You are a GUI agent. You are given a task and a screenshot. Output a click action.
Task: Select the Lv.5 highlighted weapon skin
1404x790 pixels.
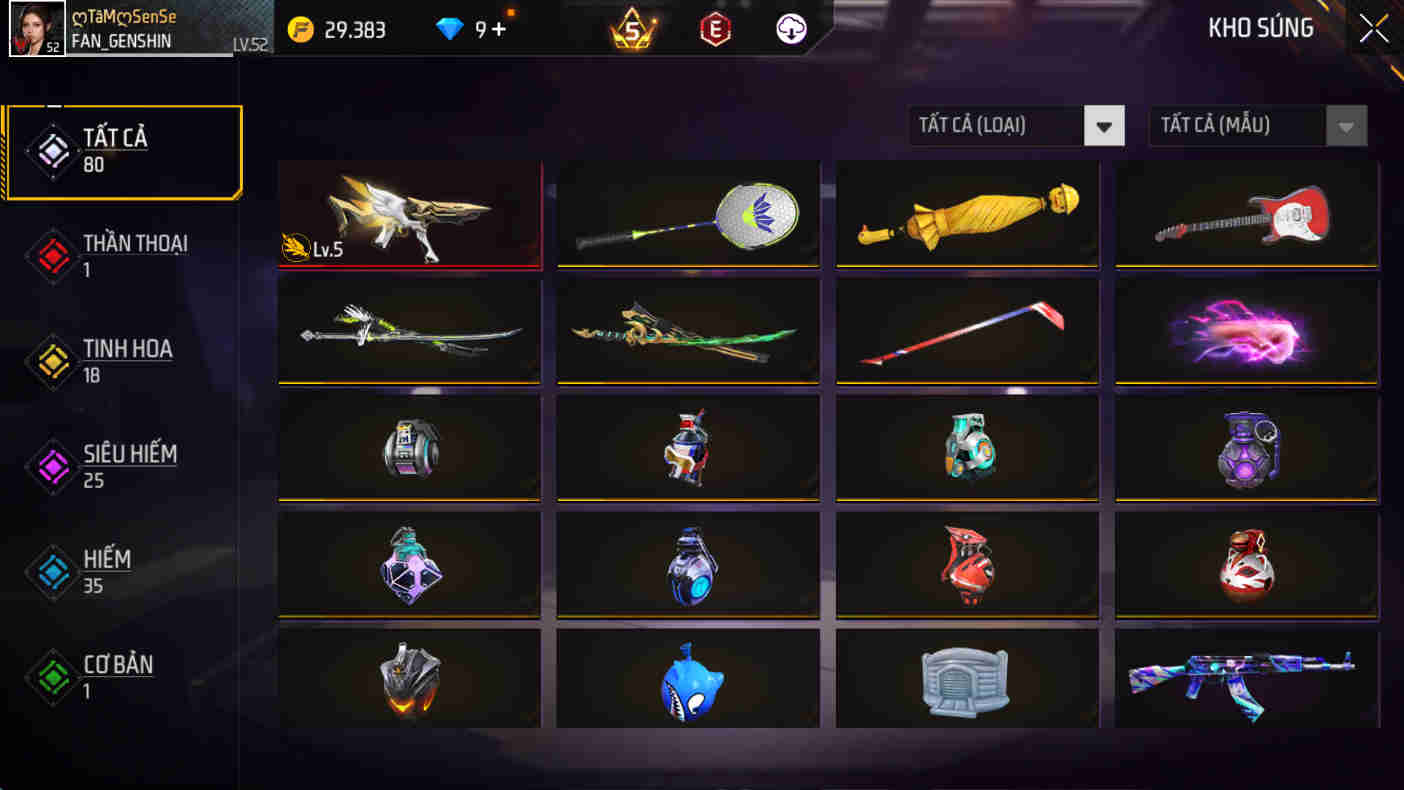(x=409, y=213)
